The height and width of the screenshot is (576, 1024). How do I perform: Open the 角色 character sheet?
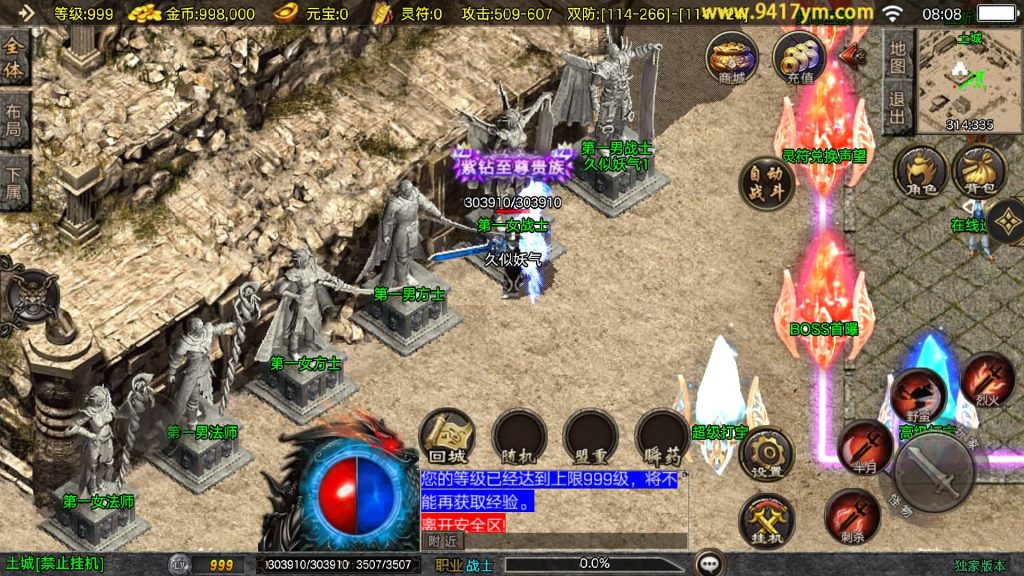point(920,172)
